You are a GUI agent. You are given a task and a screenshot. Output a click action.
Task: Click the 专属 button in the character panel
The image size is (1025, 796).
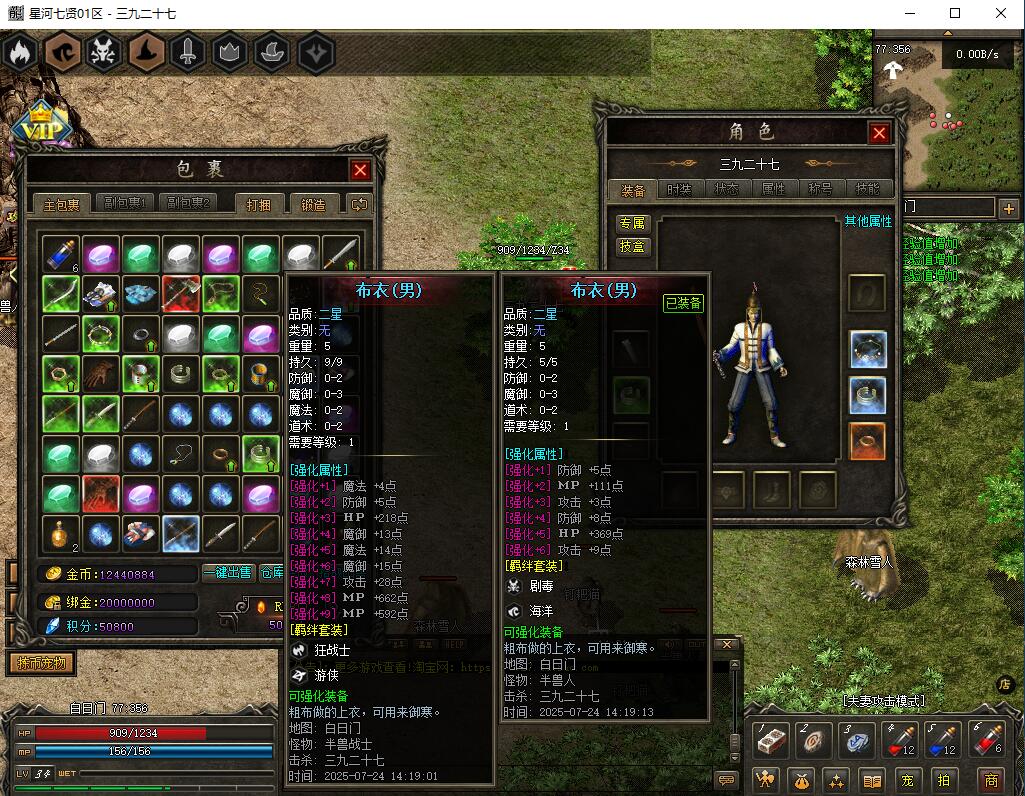click(x=633, y=223)
